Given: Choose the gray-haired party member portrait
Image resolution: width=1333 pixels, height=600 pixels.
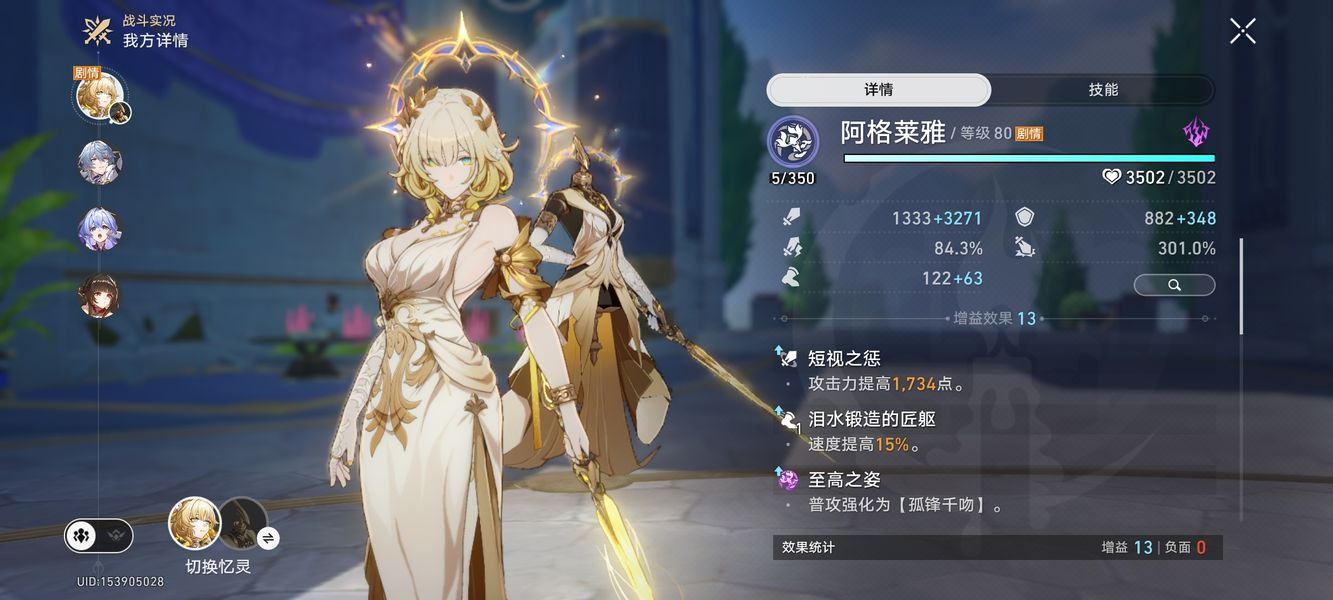Looking at the screenshot, I should point(100,163).
